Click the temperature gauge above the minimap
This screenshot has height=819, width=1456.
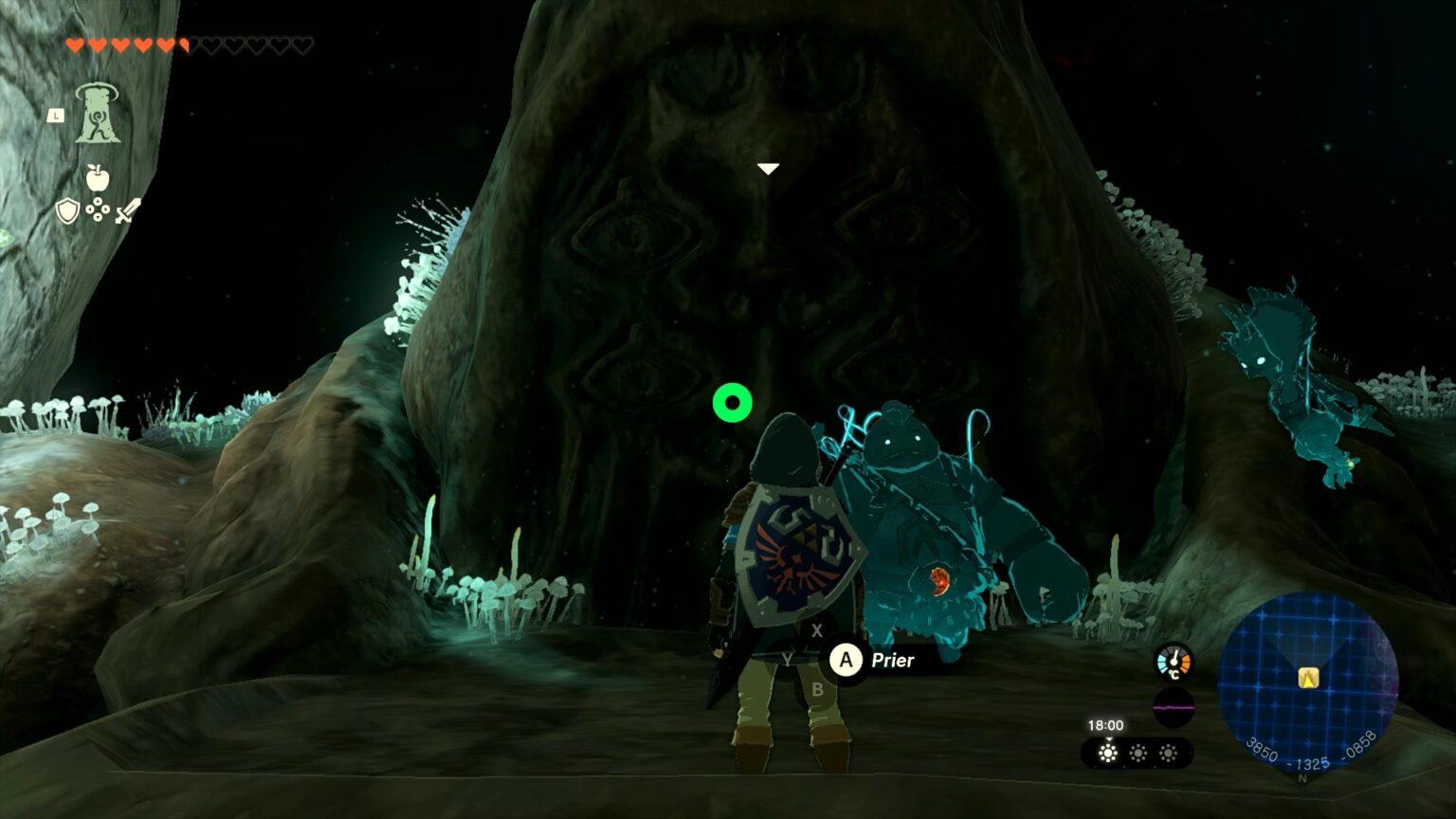pos(1174,662)
